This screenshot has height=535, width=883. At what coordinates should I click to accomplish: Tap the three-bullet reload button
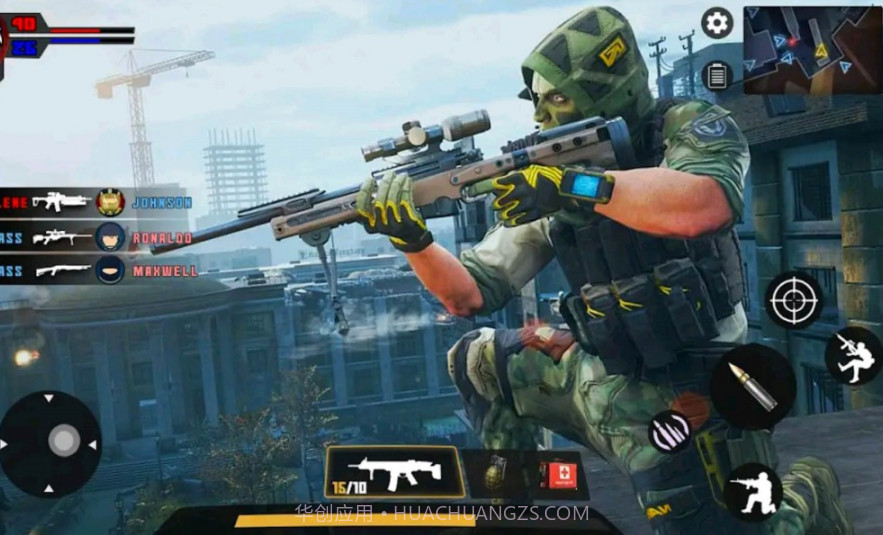(669, 431)
